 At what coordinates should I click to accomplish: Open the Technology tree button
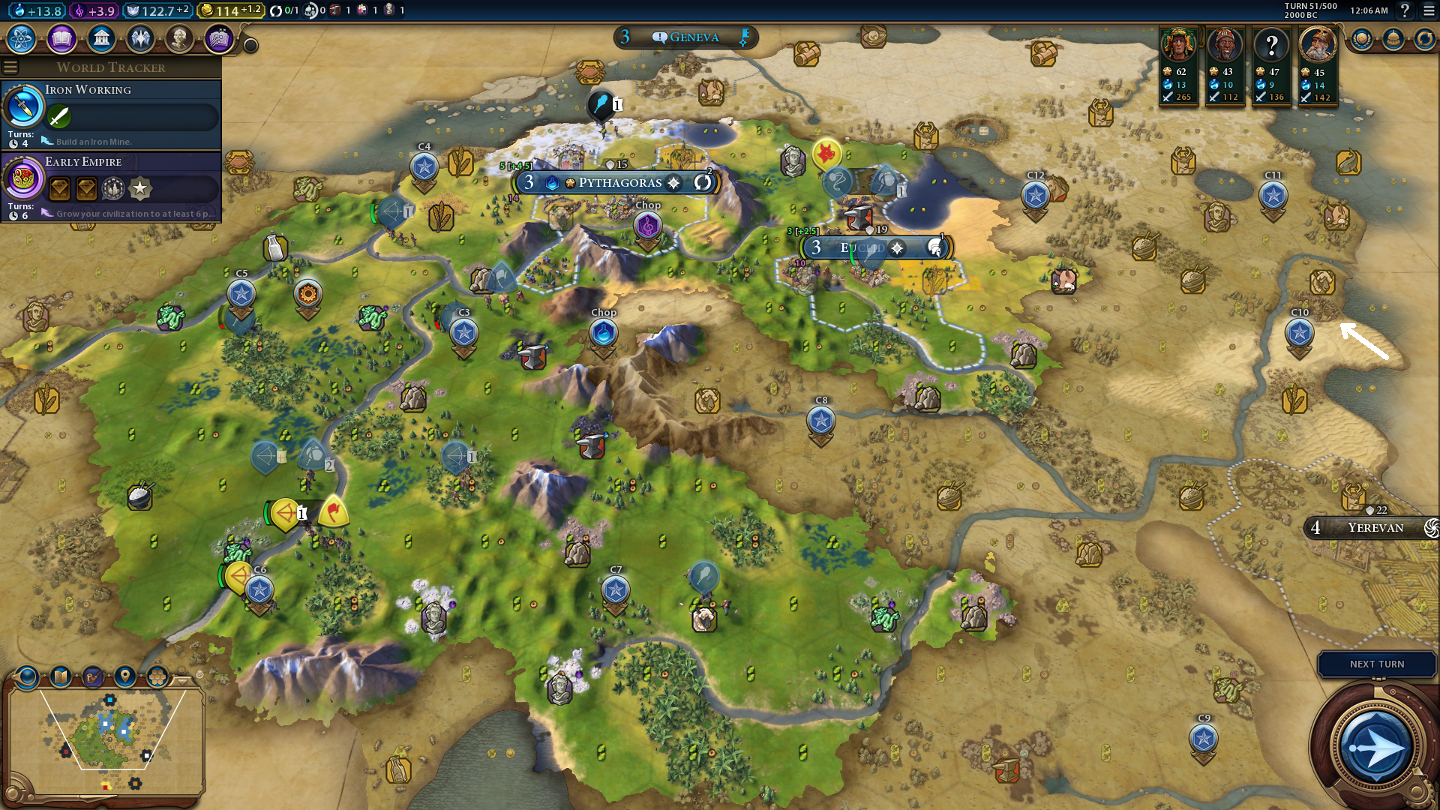22,39
